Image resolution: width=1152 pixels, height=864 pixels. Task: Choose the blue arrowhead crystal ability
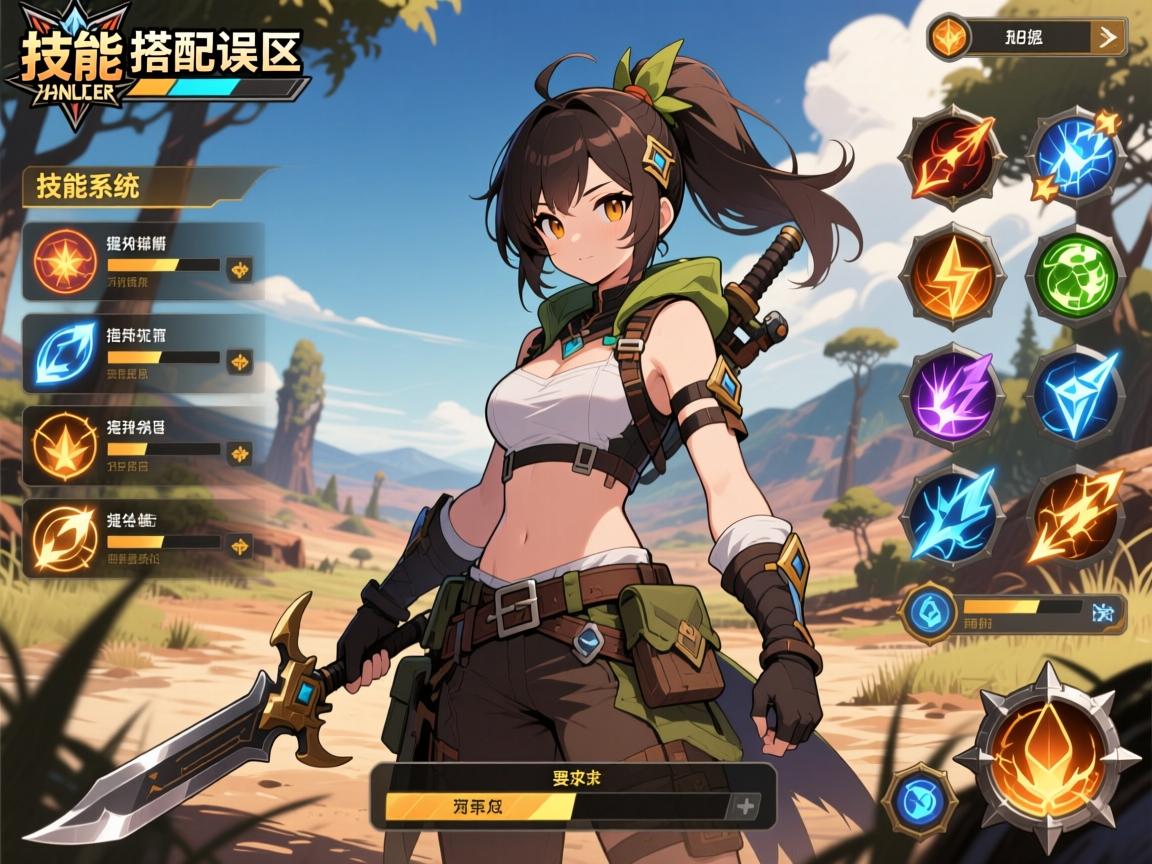click(x=1076, y=393)
